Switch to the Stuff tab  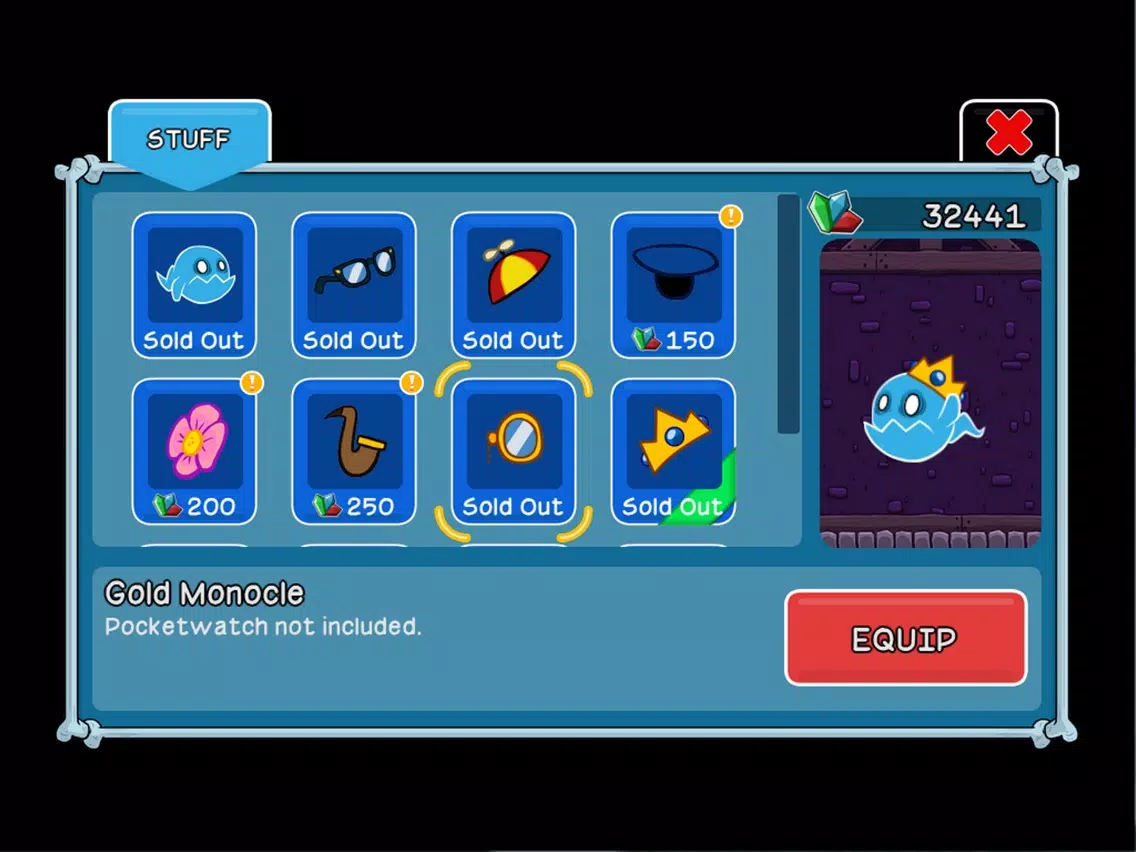189,139
